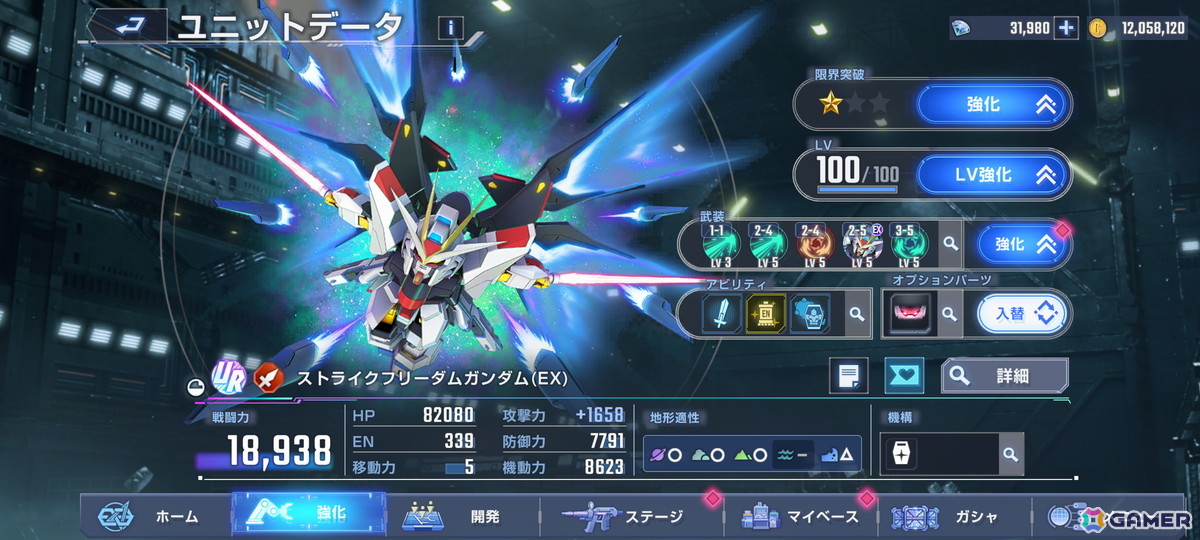Inspect weapons with the 武装 magnifier

949,243
